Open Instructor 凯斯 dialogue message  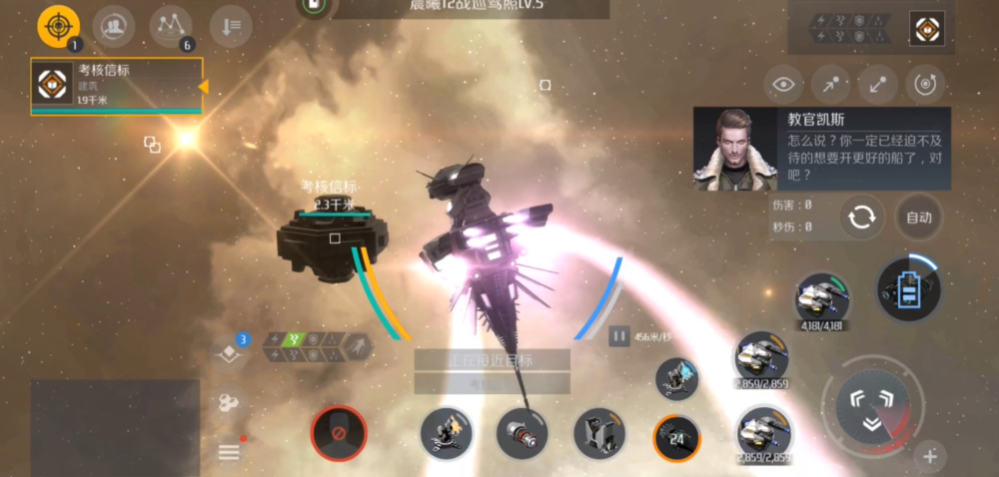(x=822, y=149)
